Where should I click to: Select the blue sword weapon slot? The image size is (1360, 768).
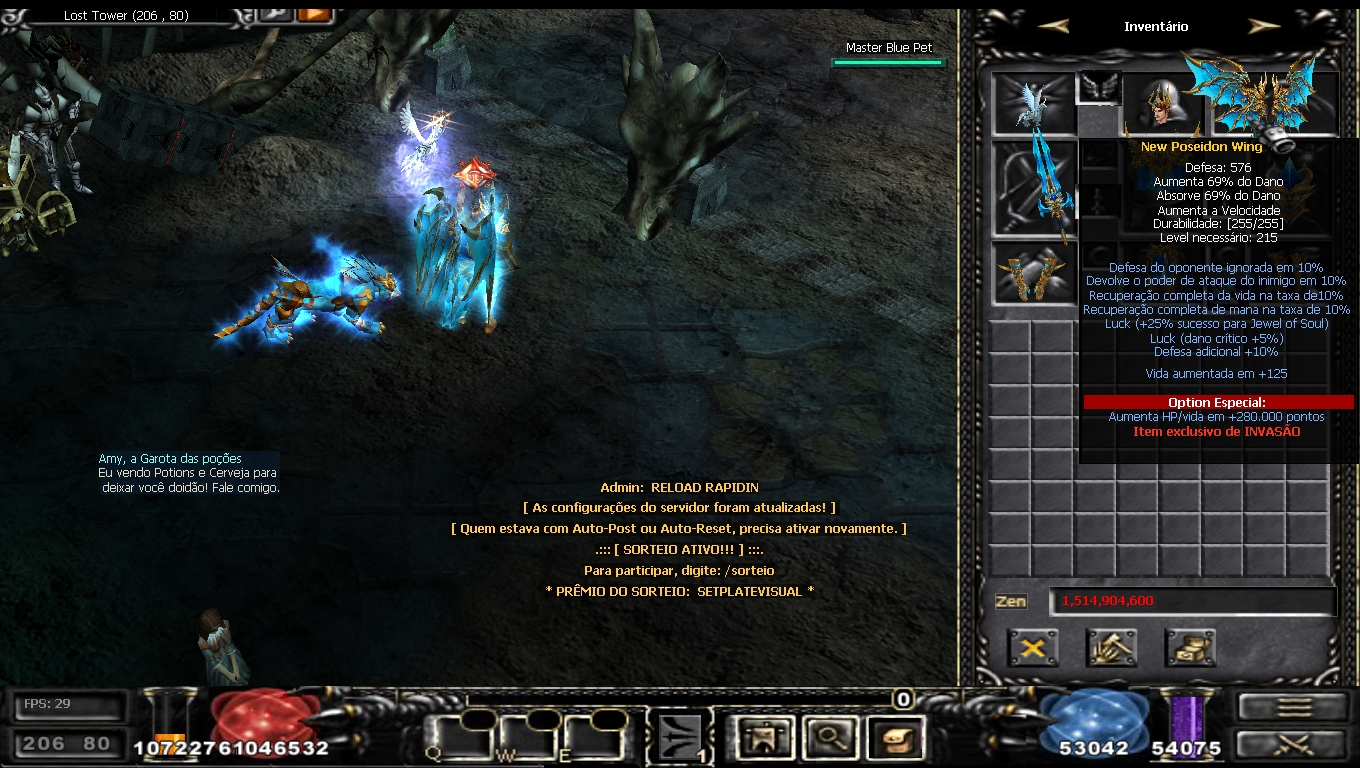pos(1033,188)
